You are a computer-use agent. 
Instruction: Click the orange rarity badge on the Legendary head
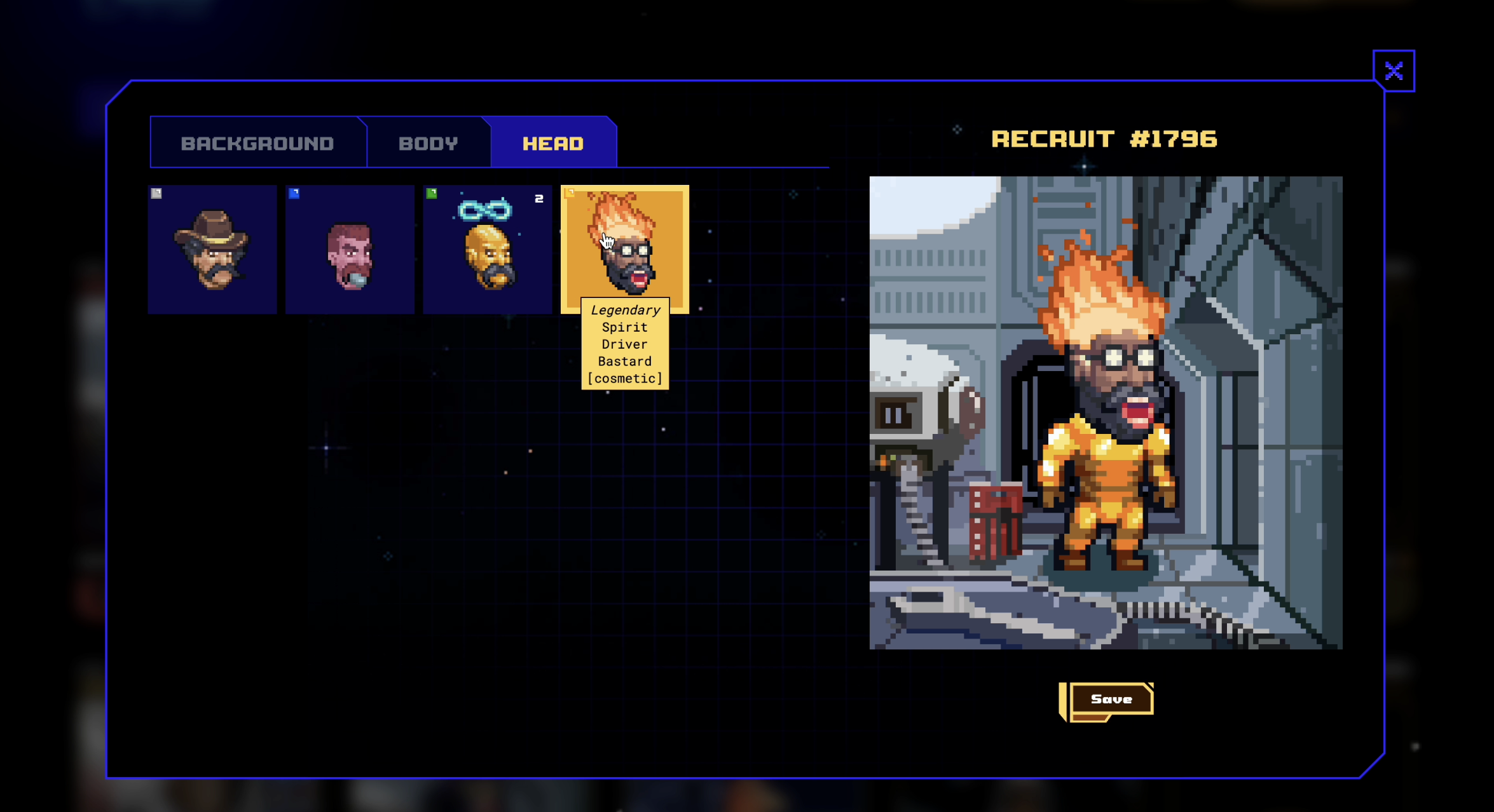point(570,193)
